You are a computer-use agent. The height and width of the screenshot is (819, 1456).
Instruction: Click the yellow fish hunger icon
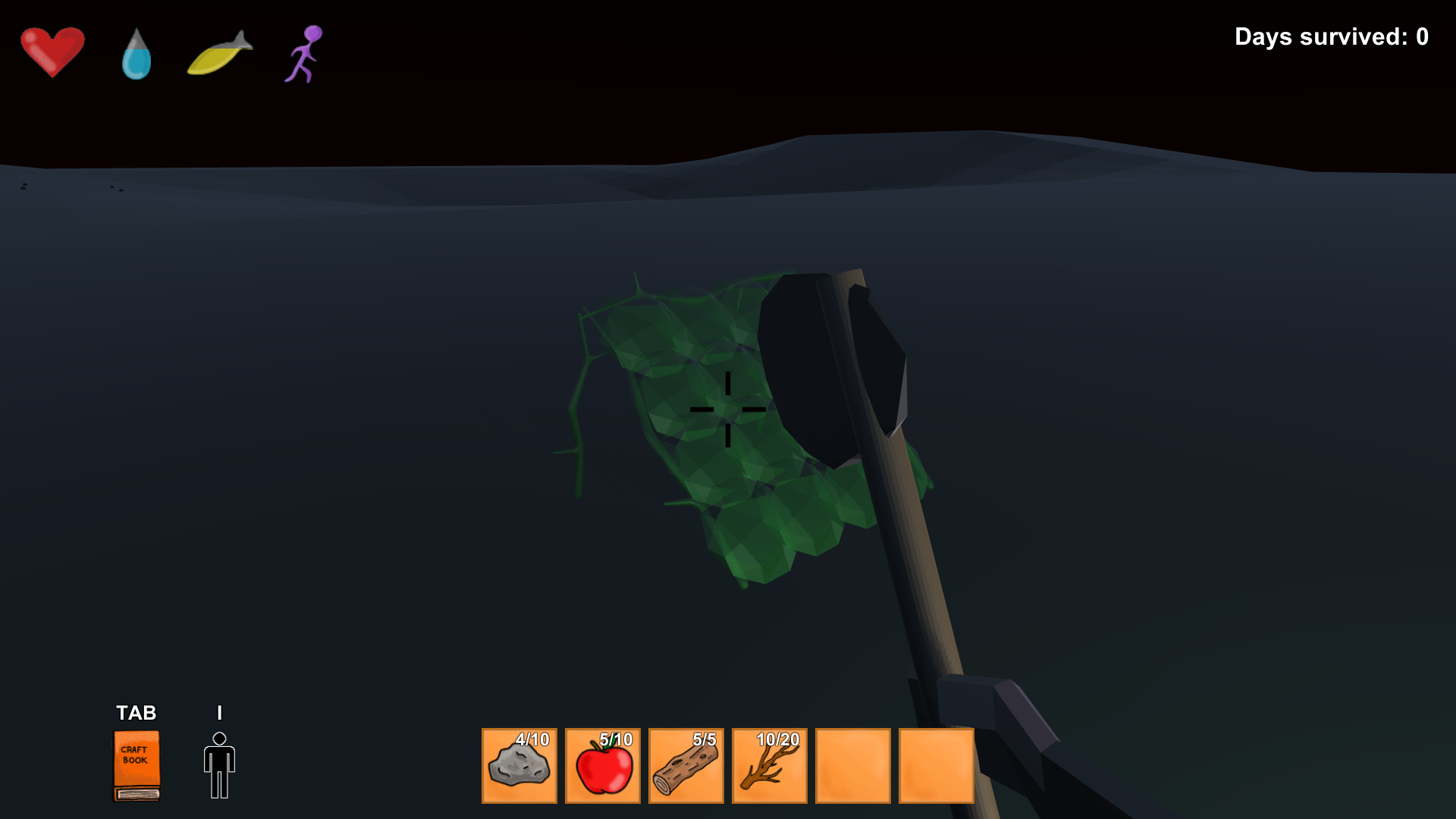218,55
